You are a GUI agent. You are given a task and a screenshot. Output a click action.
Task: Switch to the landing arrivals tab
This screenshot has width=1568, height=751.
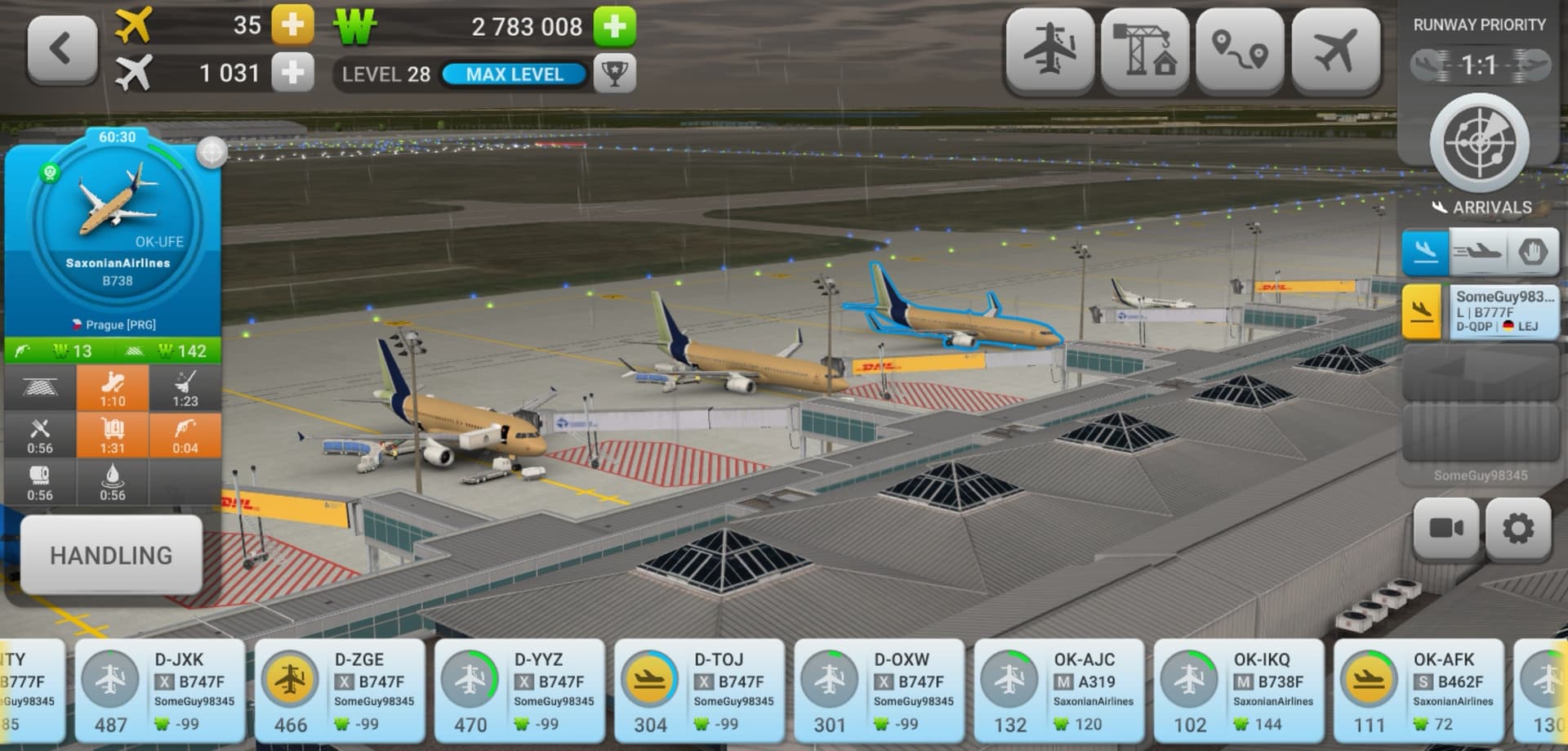point(1425,252)
